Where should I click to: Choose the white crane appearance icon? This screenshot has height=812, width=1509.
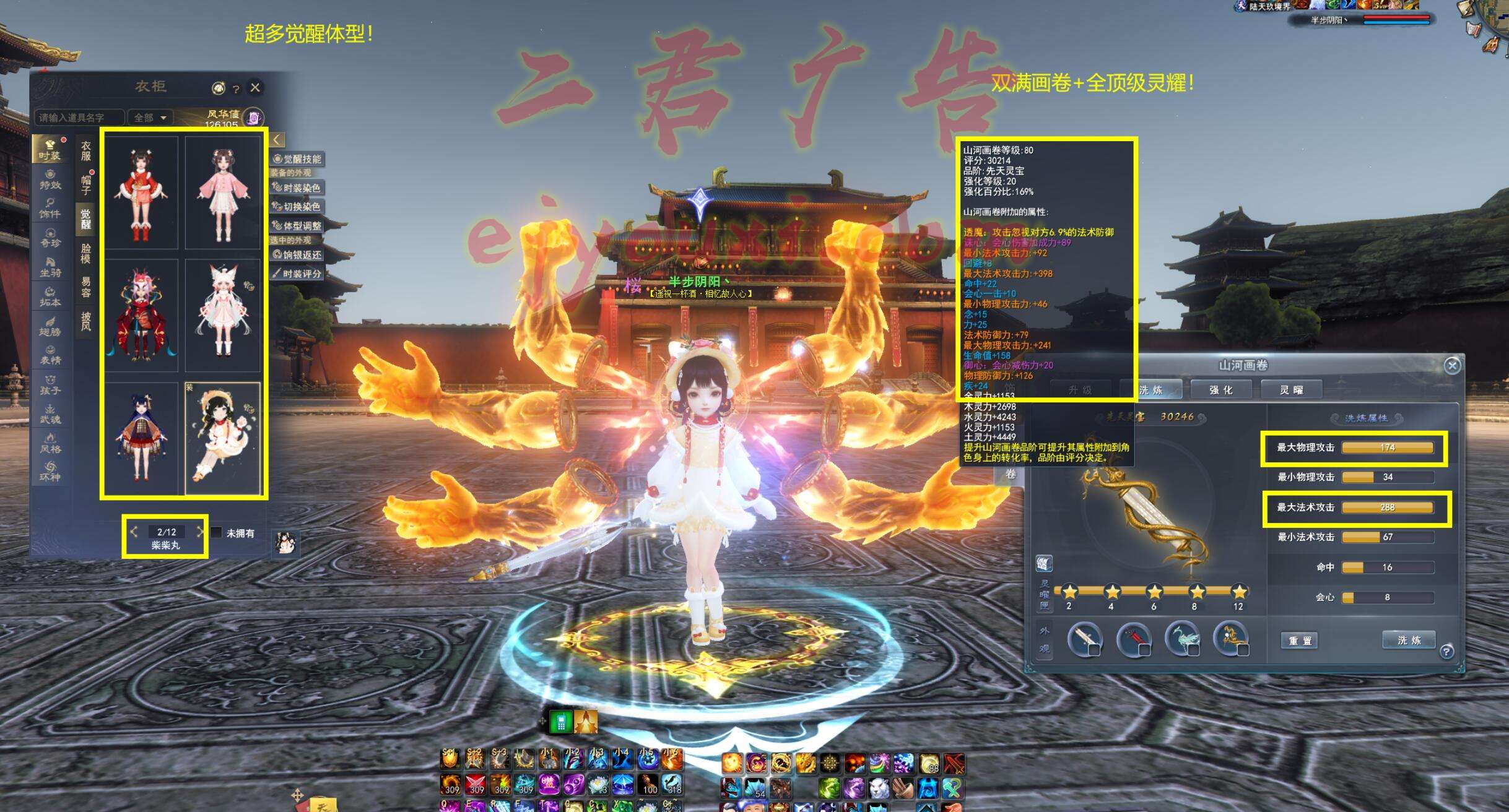tap(1182, 639)
